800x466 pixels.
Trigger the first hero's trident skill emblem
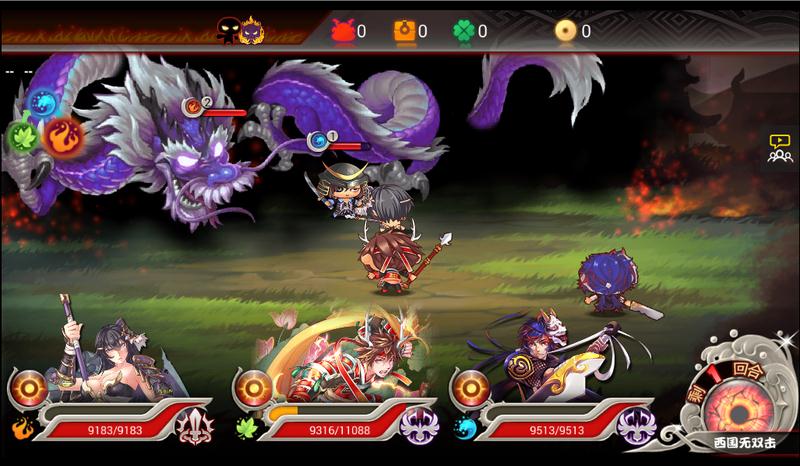point(195,427)
